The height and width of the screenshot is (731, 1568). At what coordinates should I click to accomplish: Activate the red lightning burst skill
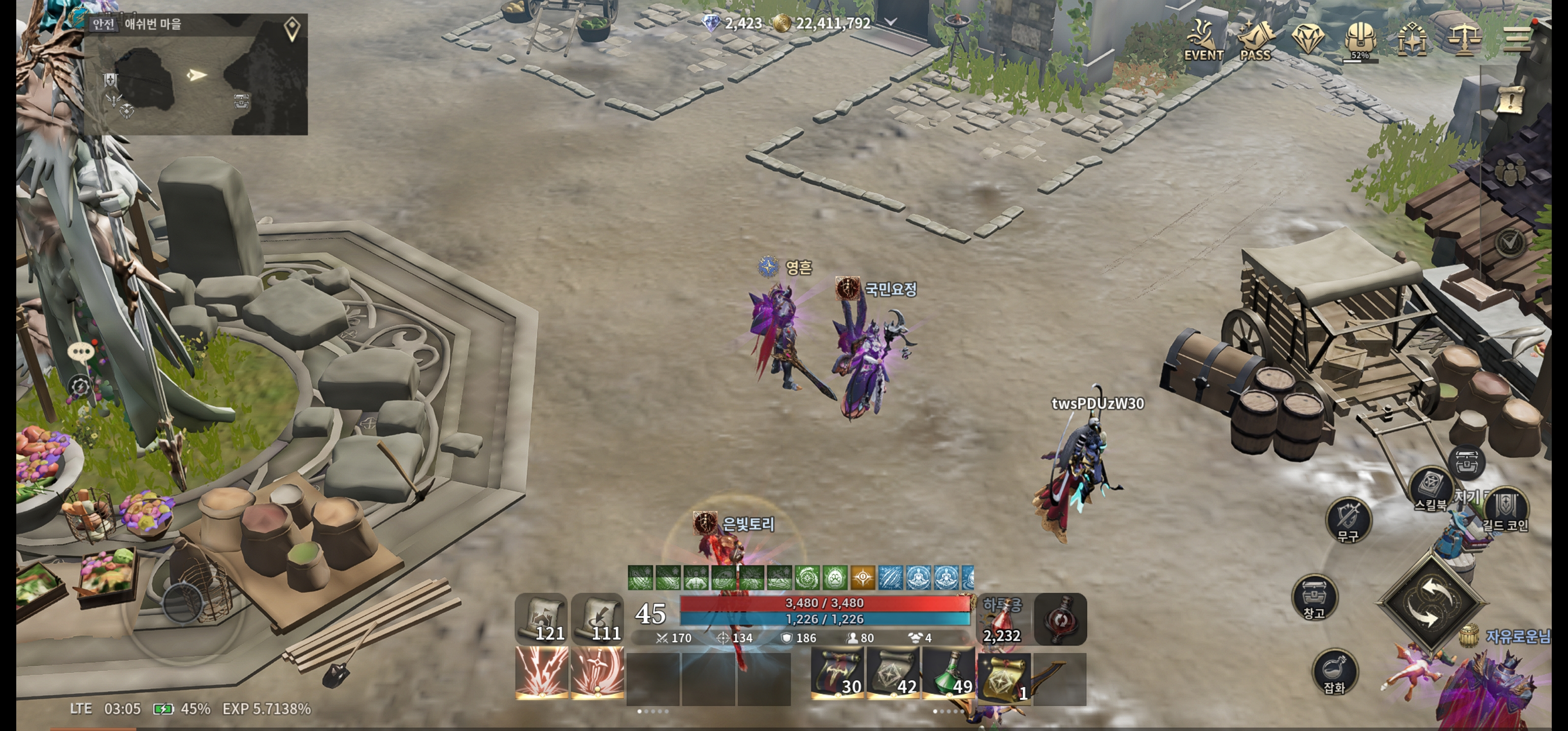pos(541,673)
